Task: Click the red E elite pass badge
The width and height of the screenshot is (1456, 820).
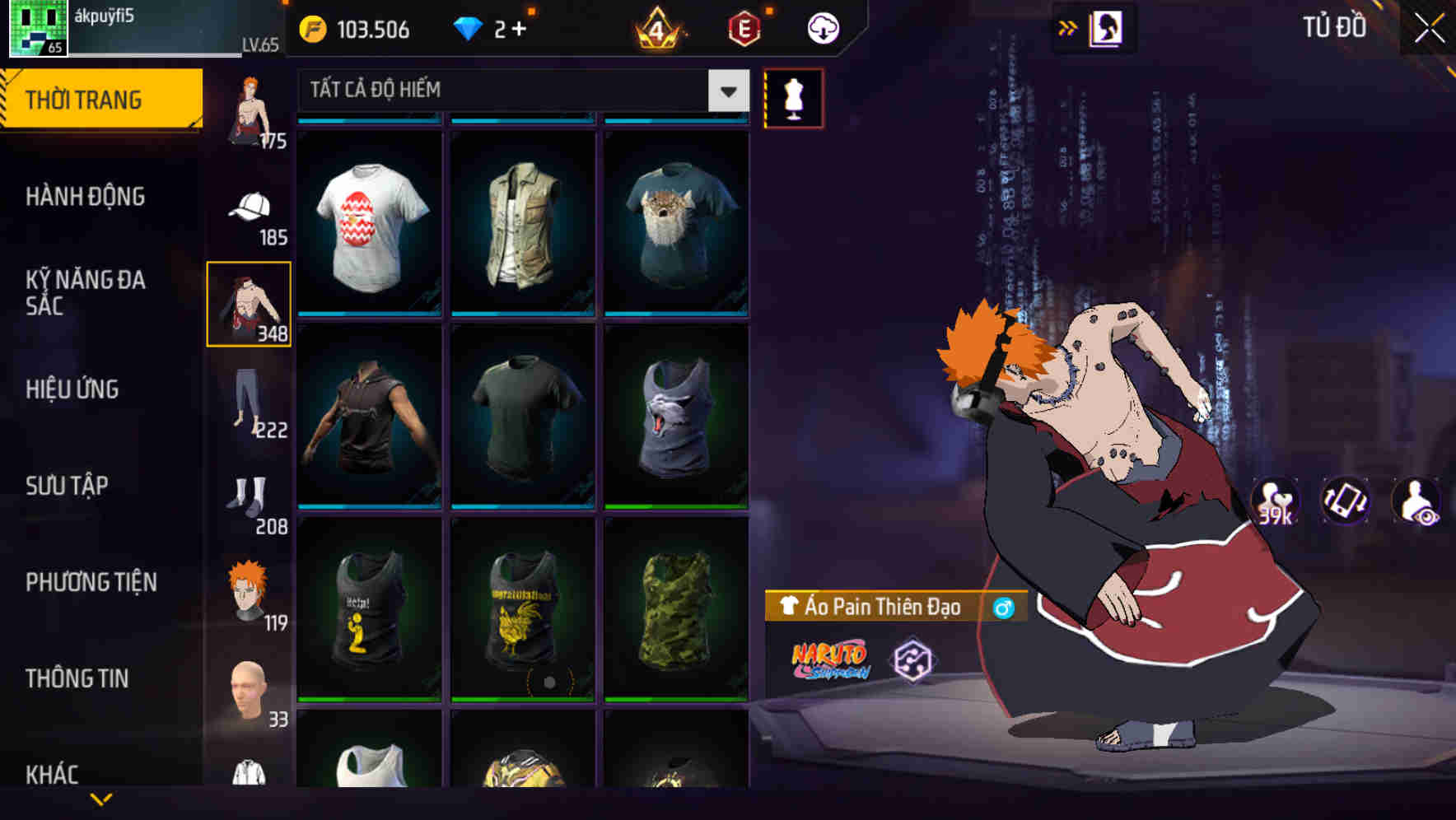Action: 744,28
